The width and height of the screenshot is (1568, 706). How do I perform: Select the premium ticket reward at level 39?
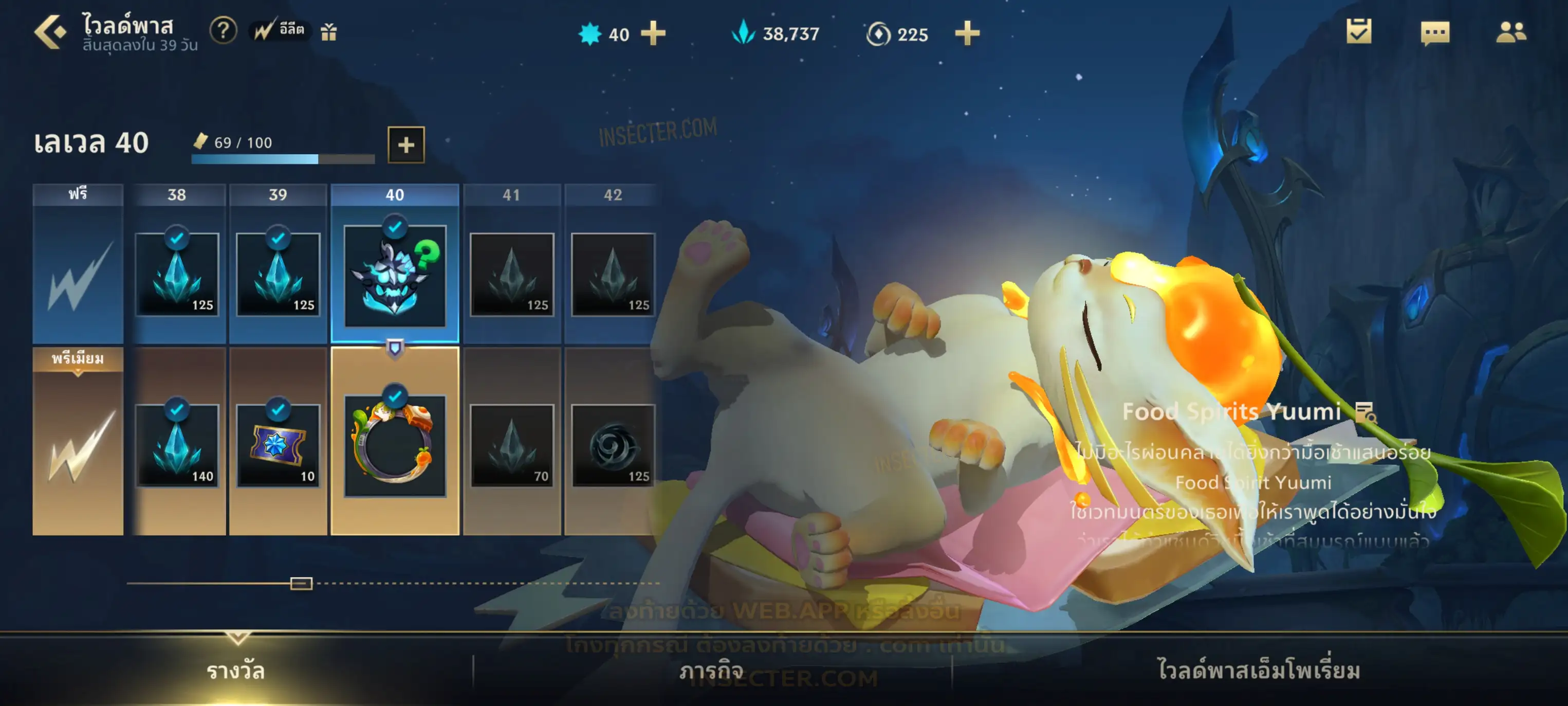[278, 445]
